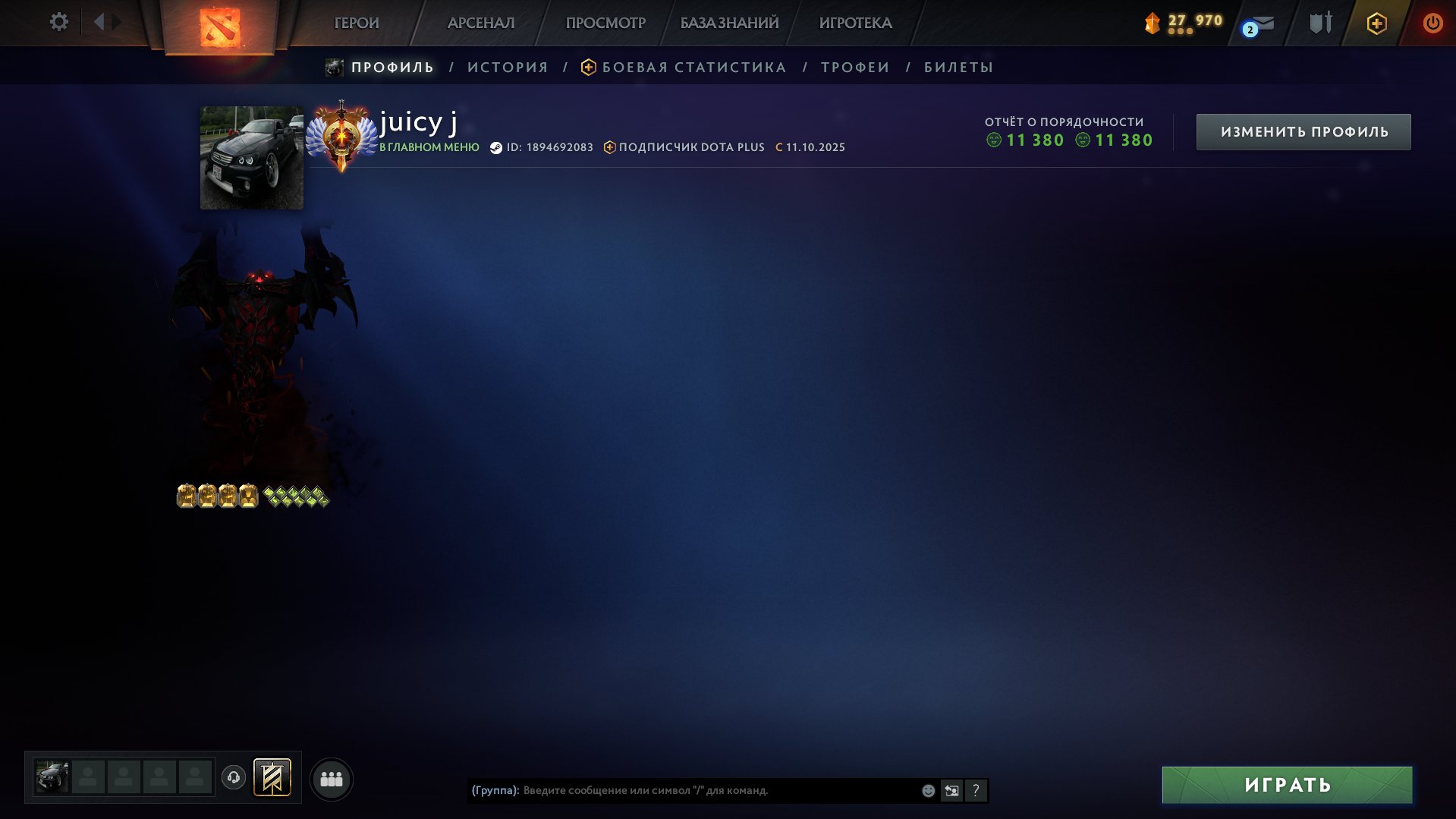1456x819 pixels.
Task: Click the forward navigation arrow top left
Action: [x=115, y=21]
